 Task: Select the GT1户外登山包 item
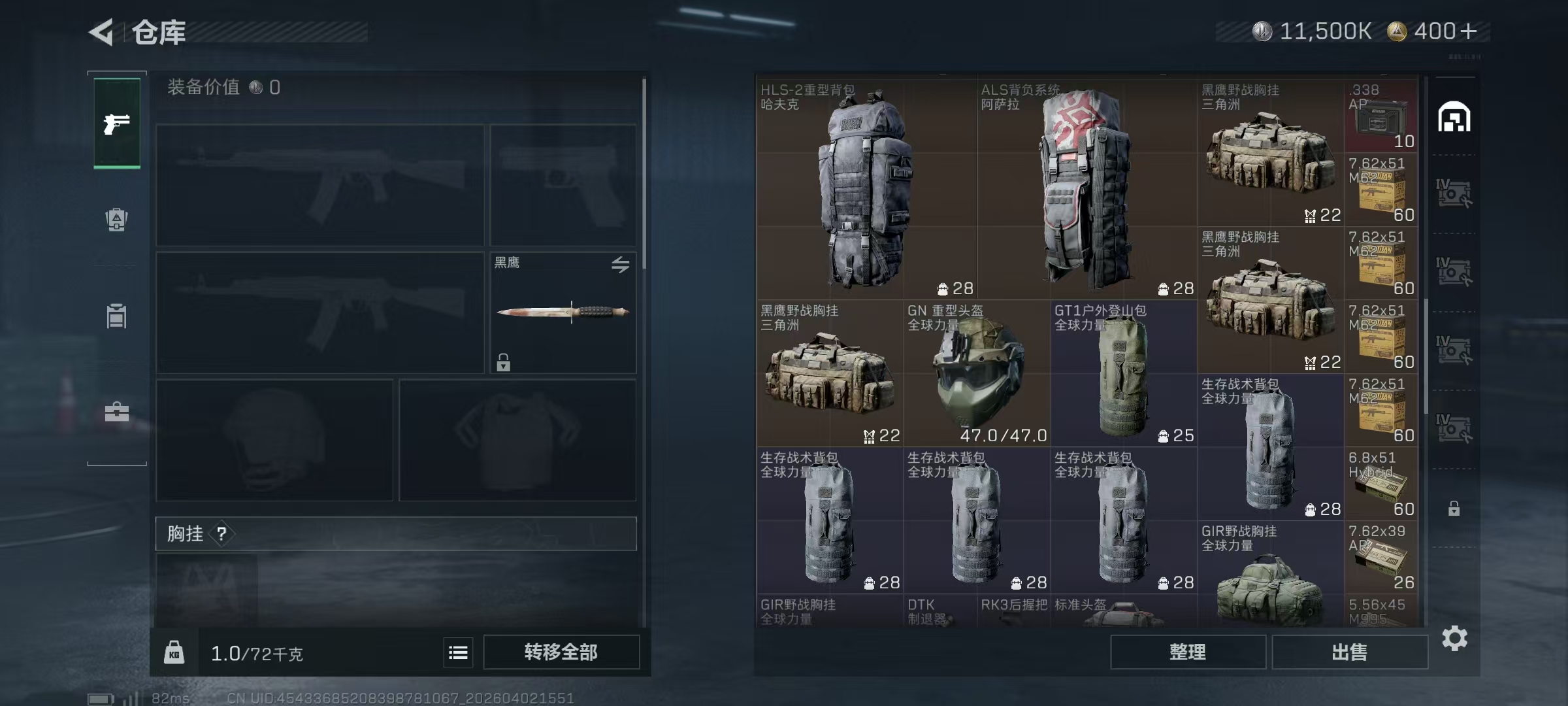tap(1124, 374)
